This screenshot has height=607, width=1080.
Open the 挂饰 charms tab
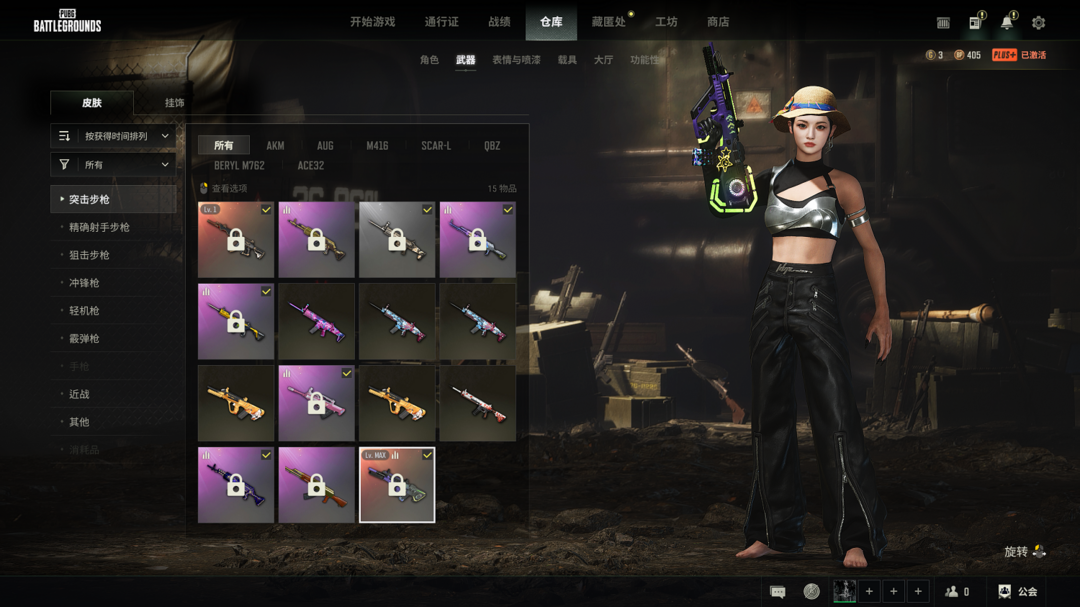click(x=174, y=103)
